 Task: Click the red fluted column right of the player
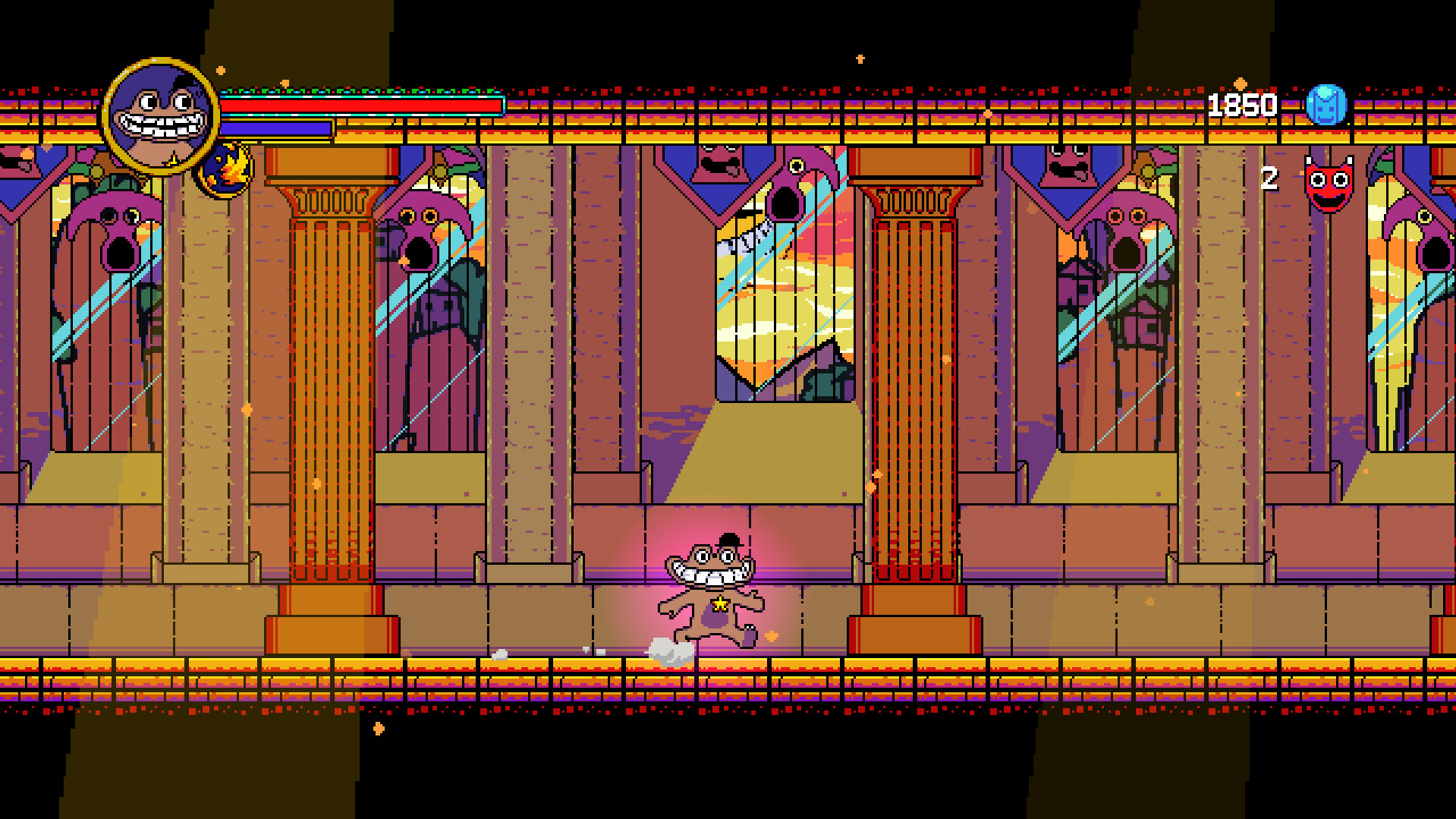tap(910, 380)
